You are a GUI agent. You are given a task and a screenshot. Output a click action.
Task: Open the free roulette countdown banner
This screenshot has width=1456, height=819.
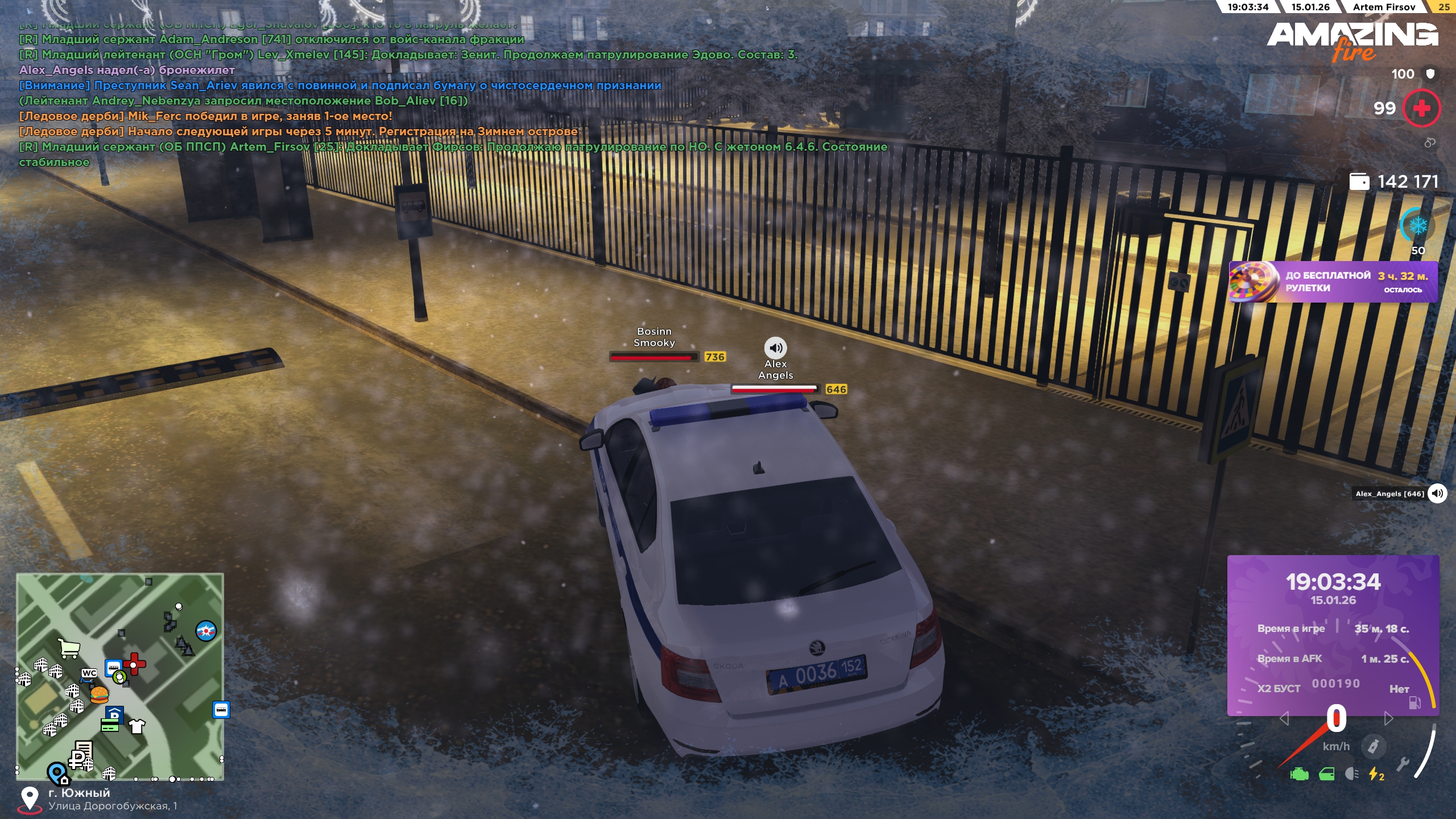click(x=1333, y=282)
